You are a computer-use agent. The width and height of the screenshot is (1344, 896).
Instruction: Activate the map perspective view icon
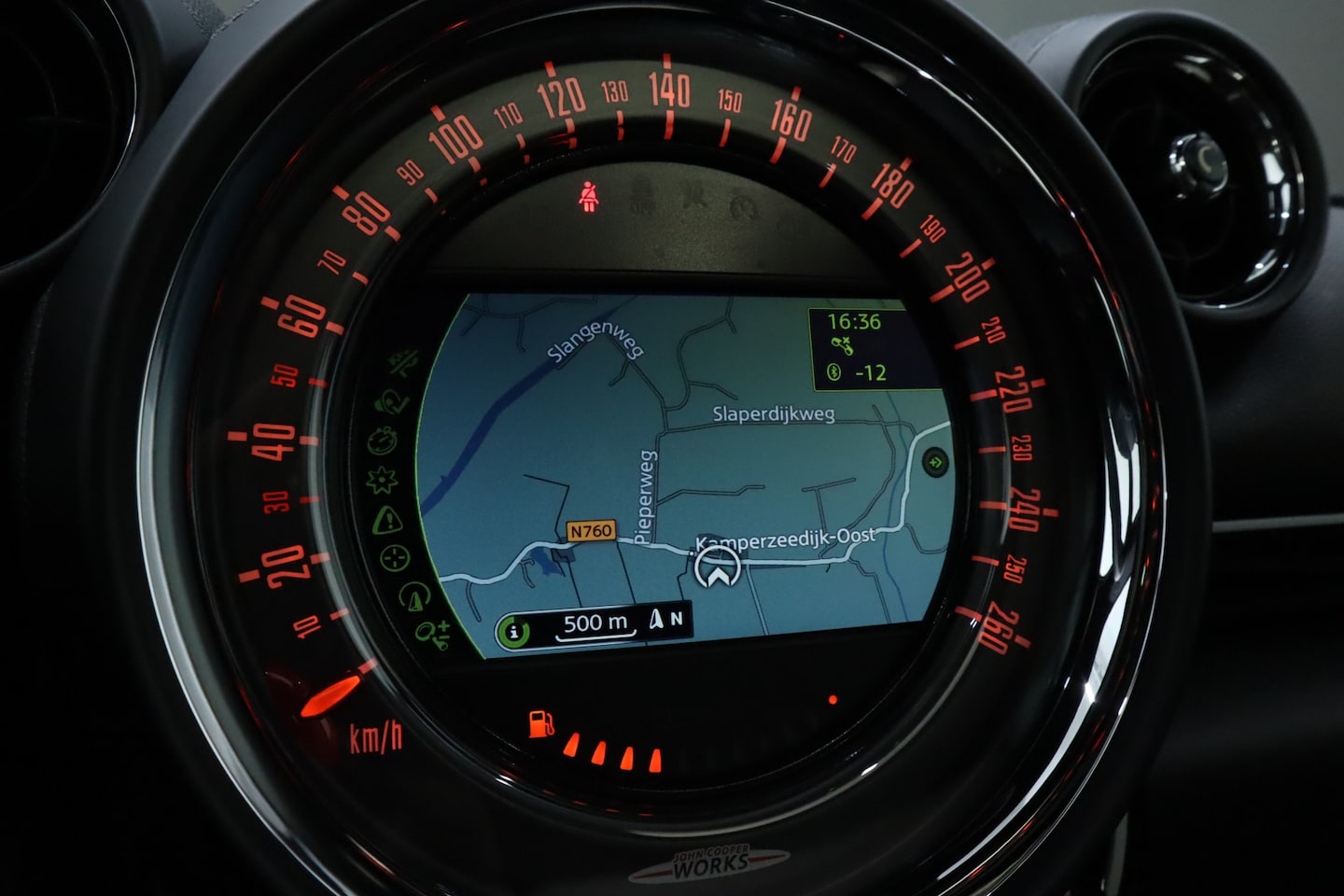pos(413,595)
